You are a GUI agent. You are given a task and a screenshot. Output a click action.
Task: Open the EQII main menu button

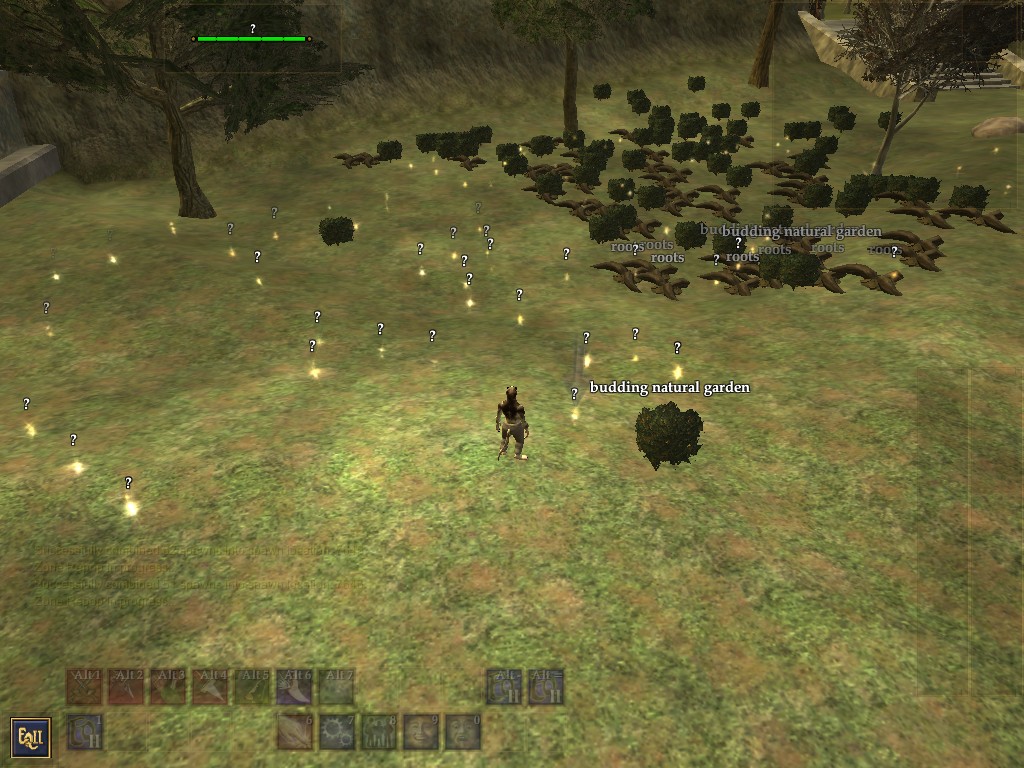[x=30, y=737]
